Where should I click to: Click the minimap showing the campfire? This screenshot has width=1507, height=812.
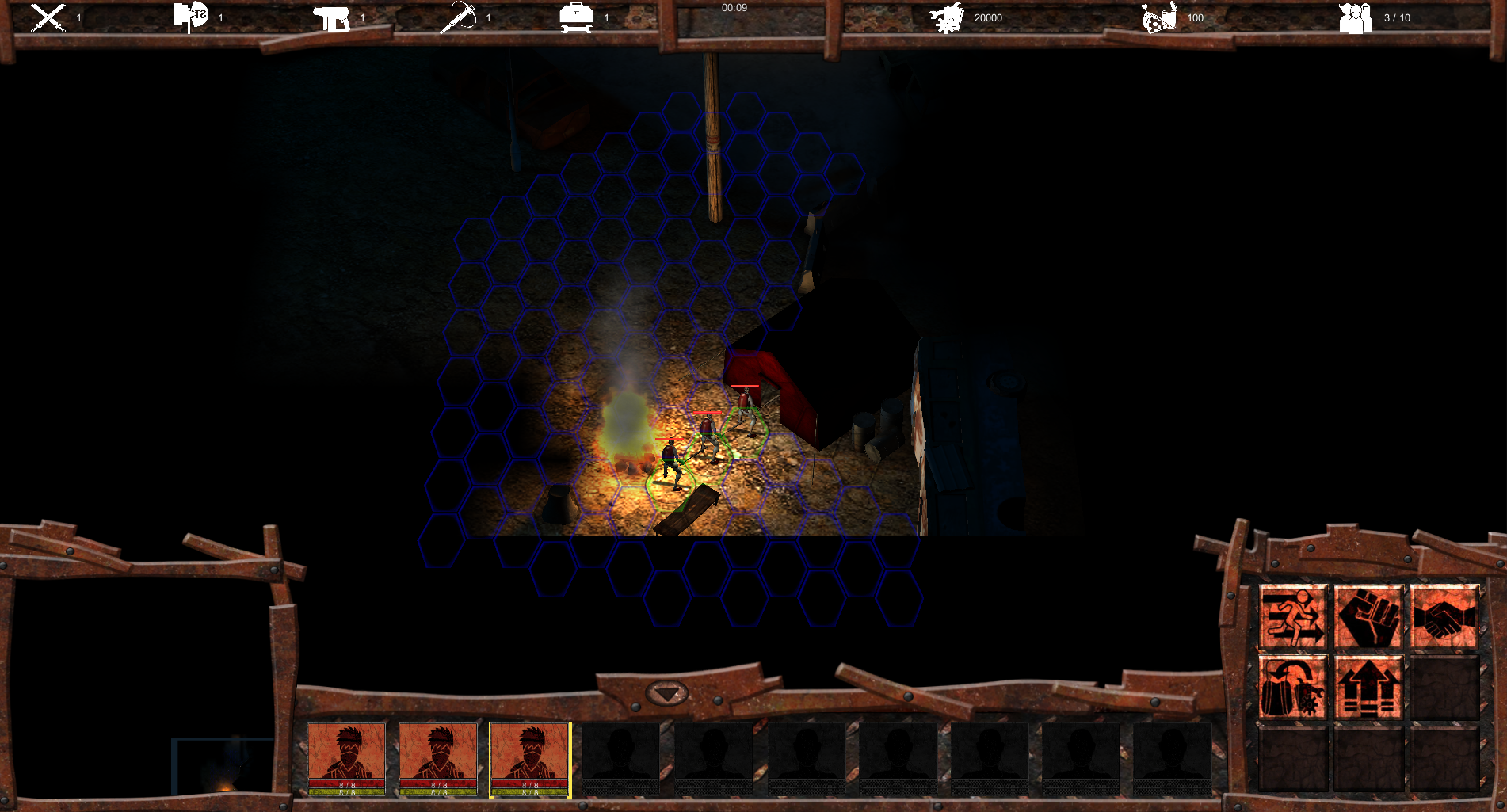pos(223,766)
